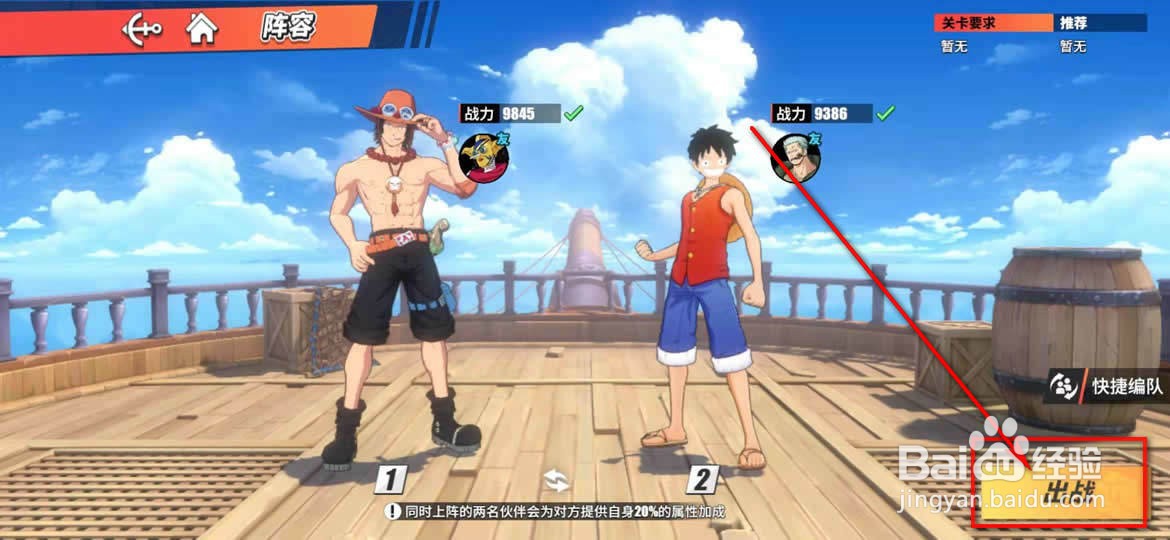Choose slot 2 marker under Luffy
Viewport: 1170px width, 540px height.
(x=703, y=480)
